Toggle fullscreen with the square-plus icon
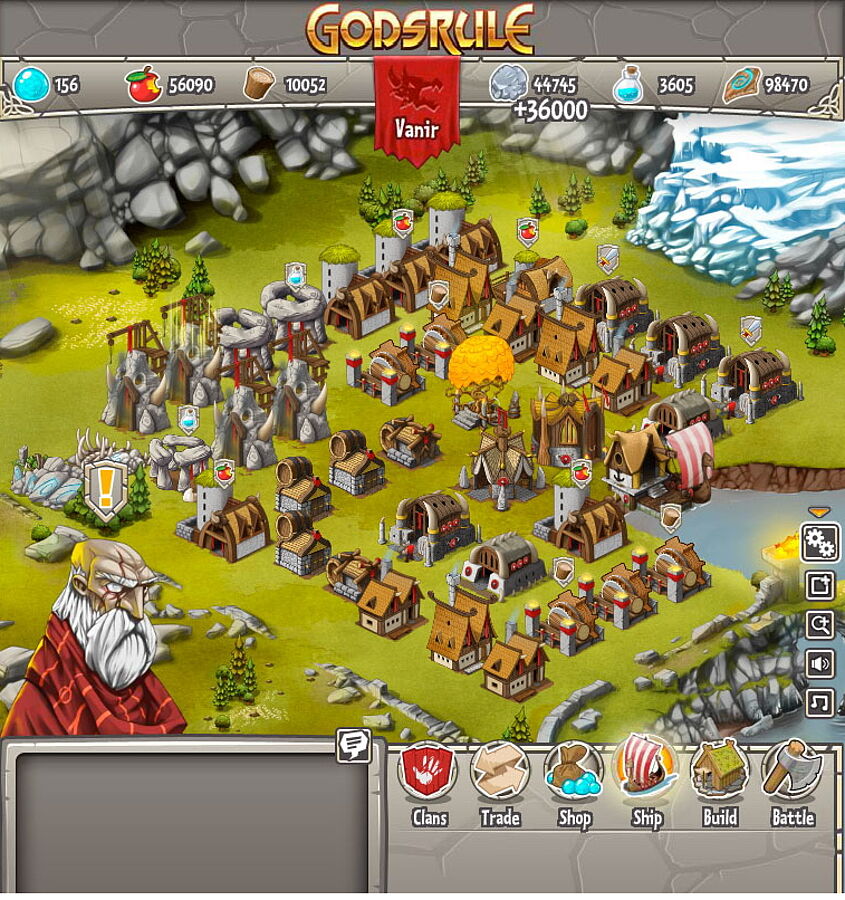This screenshot has height=900, width=845. coord(821,584)
